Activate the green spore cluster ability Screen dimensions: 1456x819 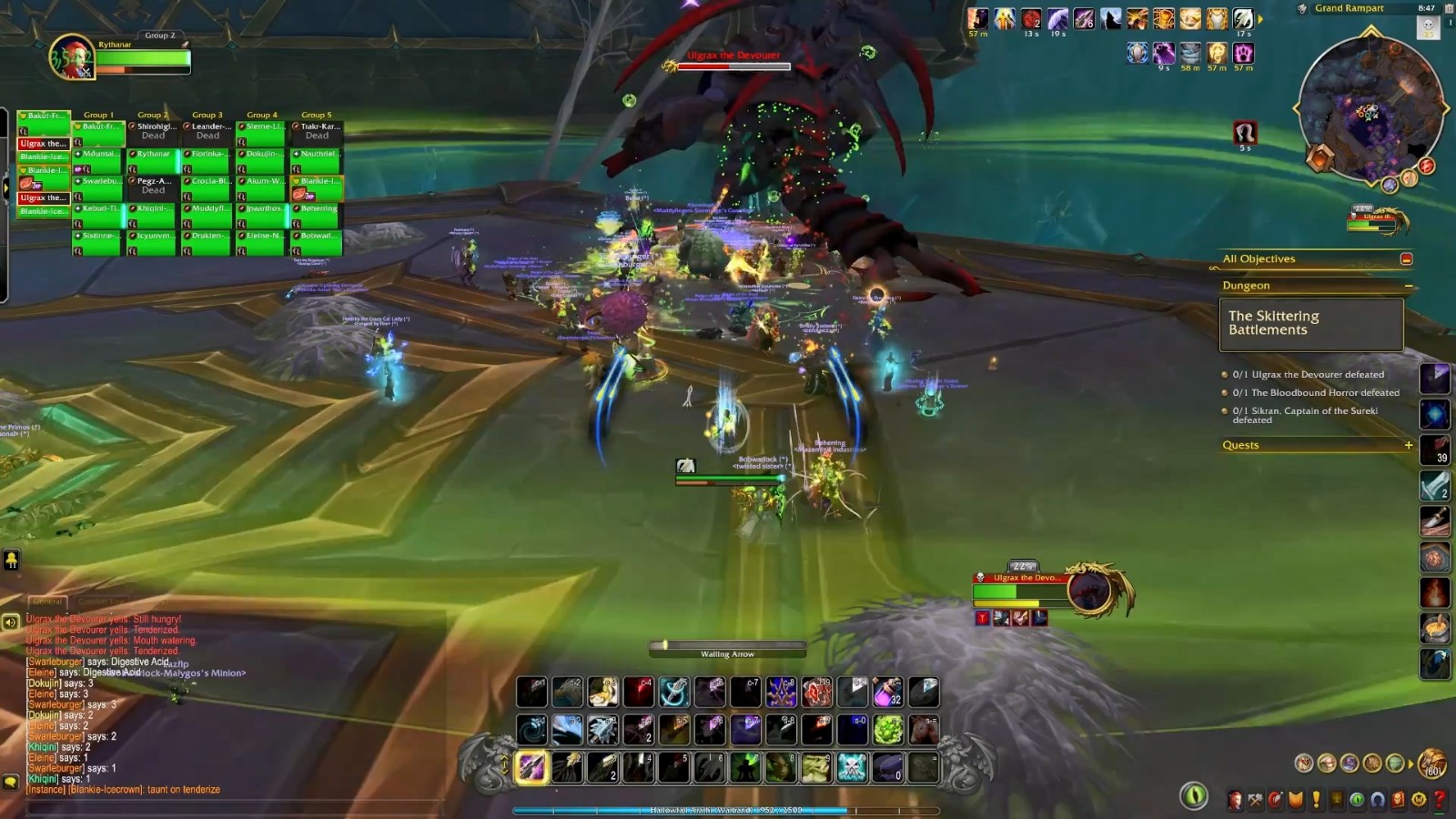point(887,729)
